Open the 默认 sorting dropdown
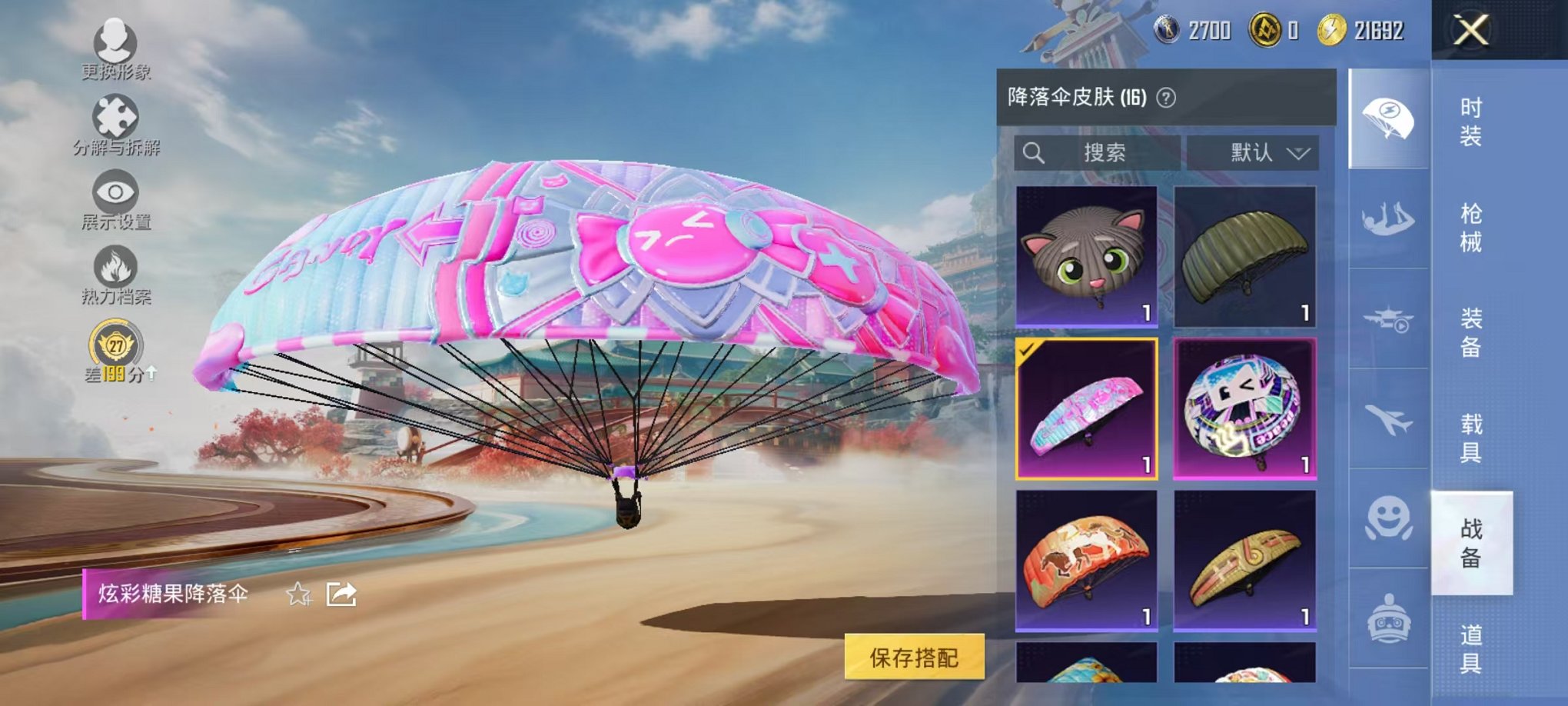 1252,152
